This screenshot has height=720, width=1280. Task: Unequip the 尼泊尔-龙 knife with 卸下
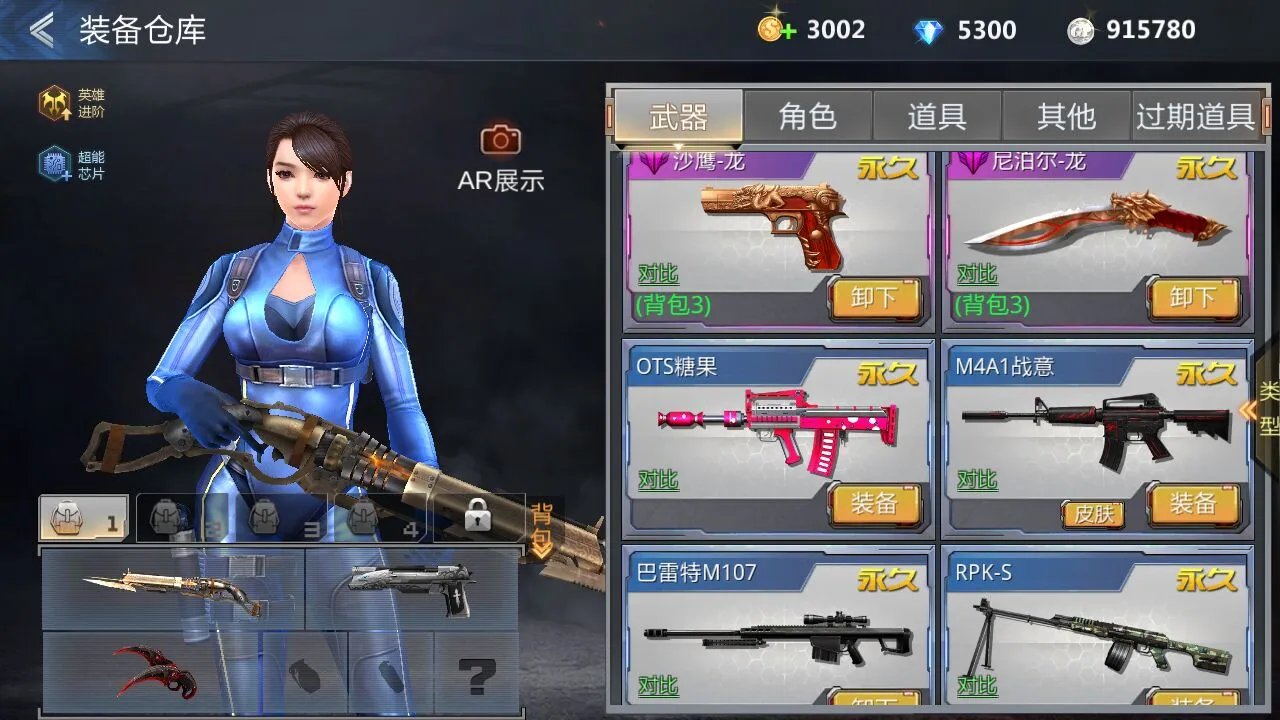[x=1192, y=298]
